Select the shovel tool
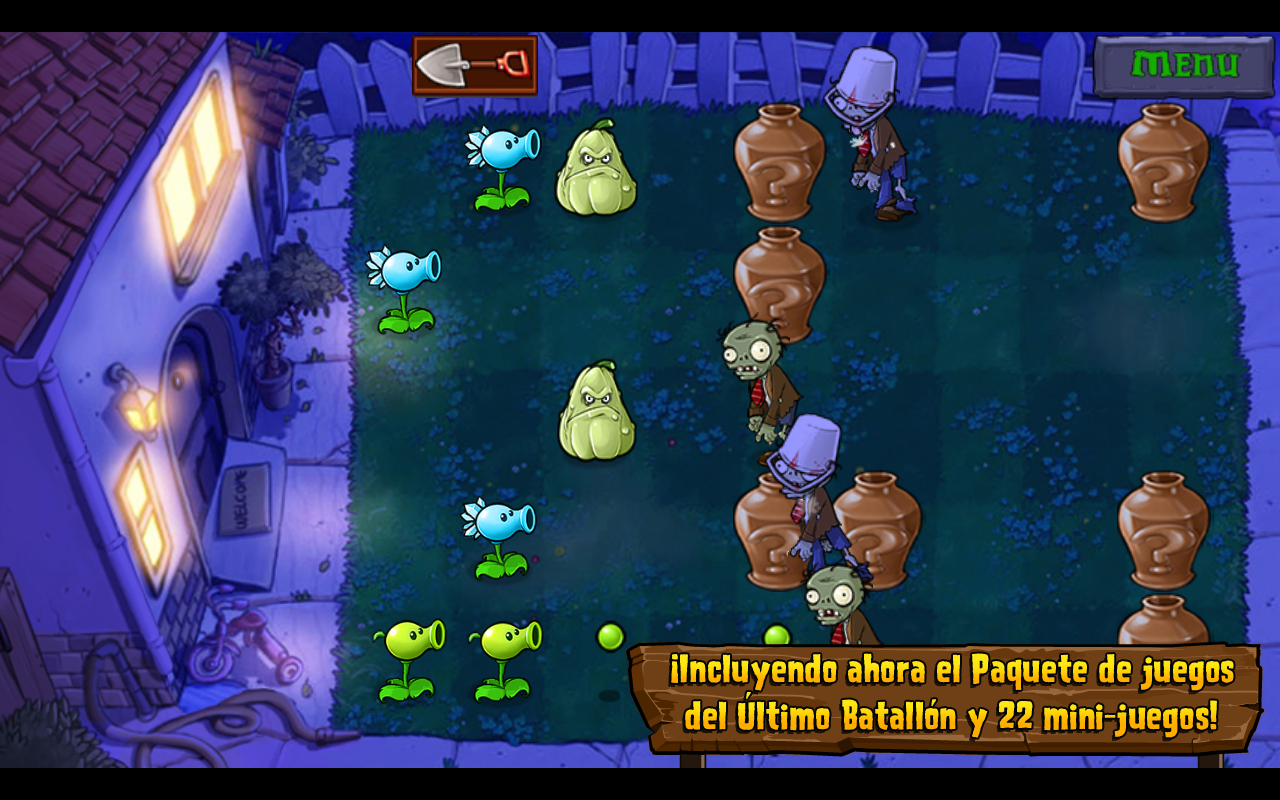Viewport: 1280px width, 800px height. click(475, 65)
